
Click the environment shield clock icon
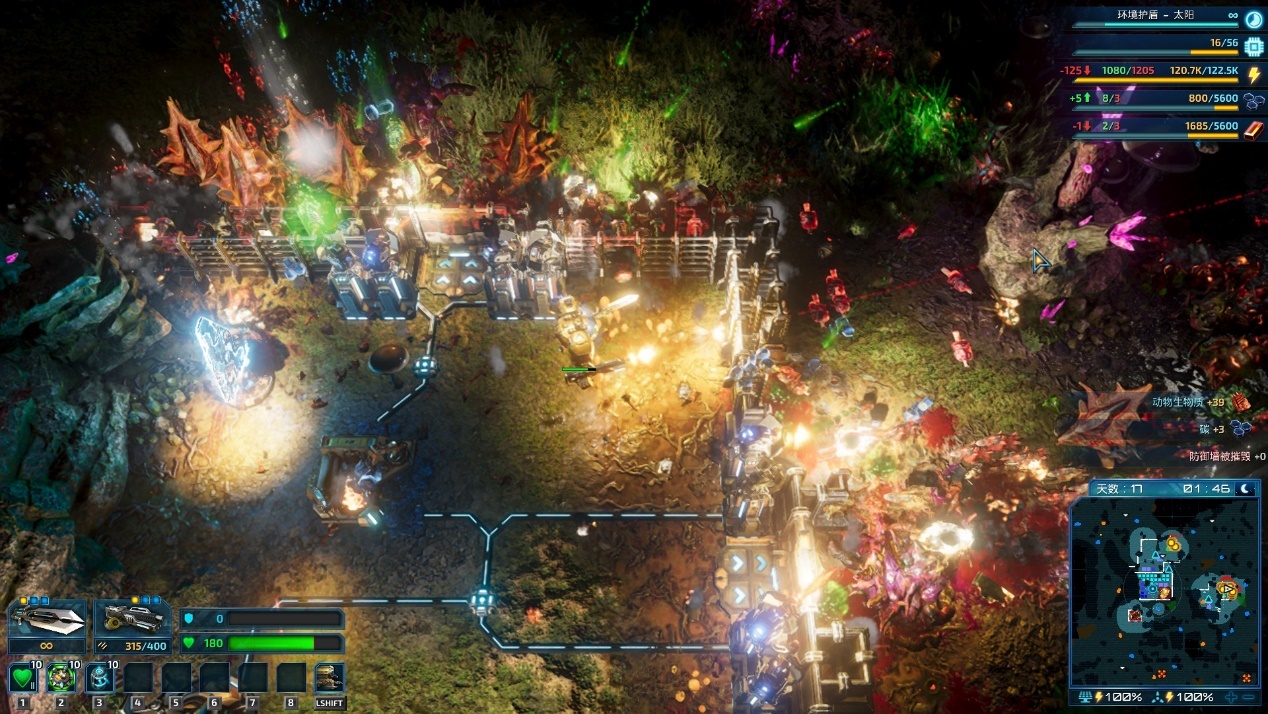coord(1253,17)
